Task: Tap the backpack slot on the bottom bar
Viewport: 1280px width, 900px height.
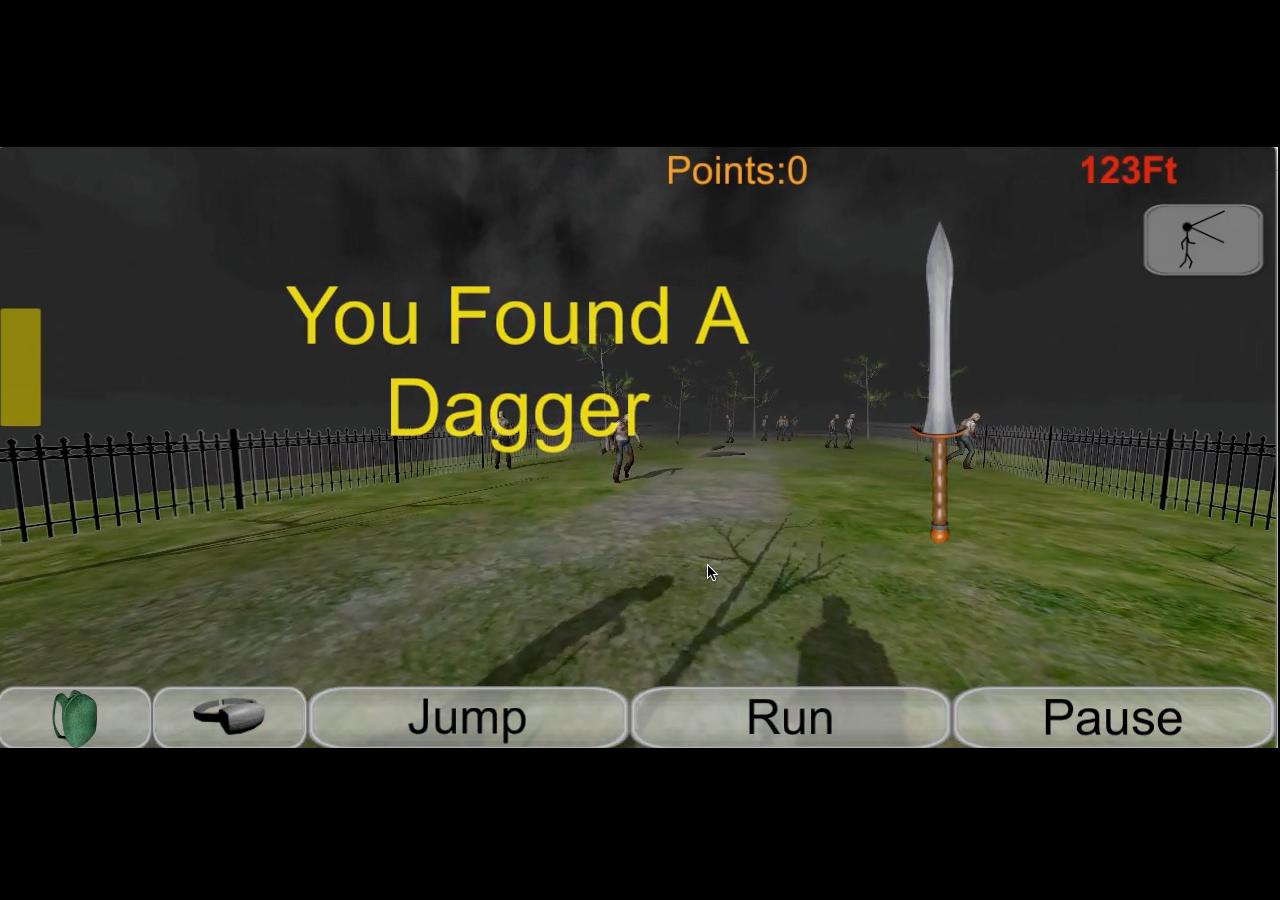Action: (x=74, y=716)
